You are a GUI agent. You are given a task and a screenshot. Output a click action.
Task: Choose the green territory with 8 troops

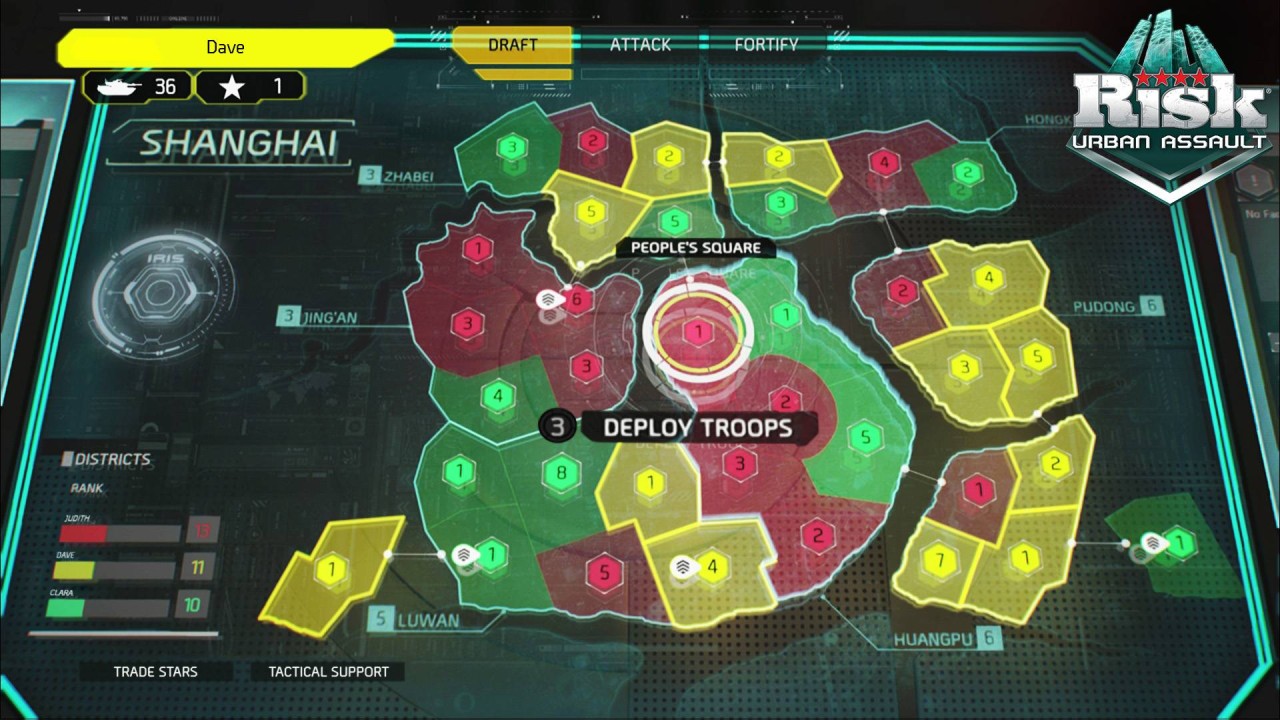point(561,471)
